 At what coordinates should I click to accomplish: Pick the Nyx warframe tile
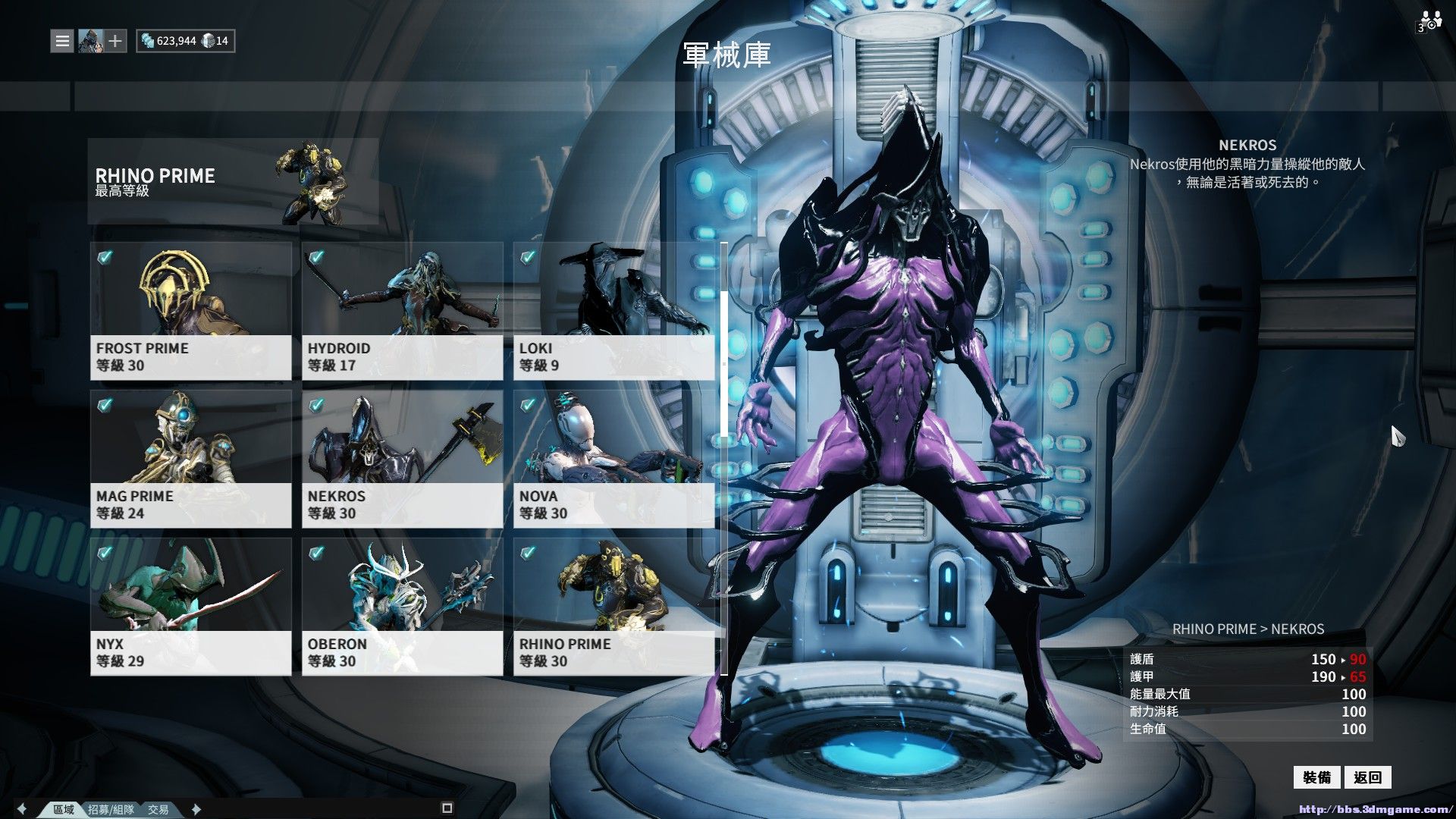190,607
